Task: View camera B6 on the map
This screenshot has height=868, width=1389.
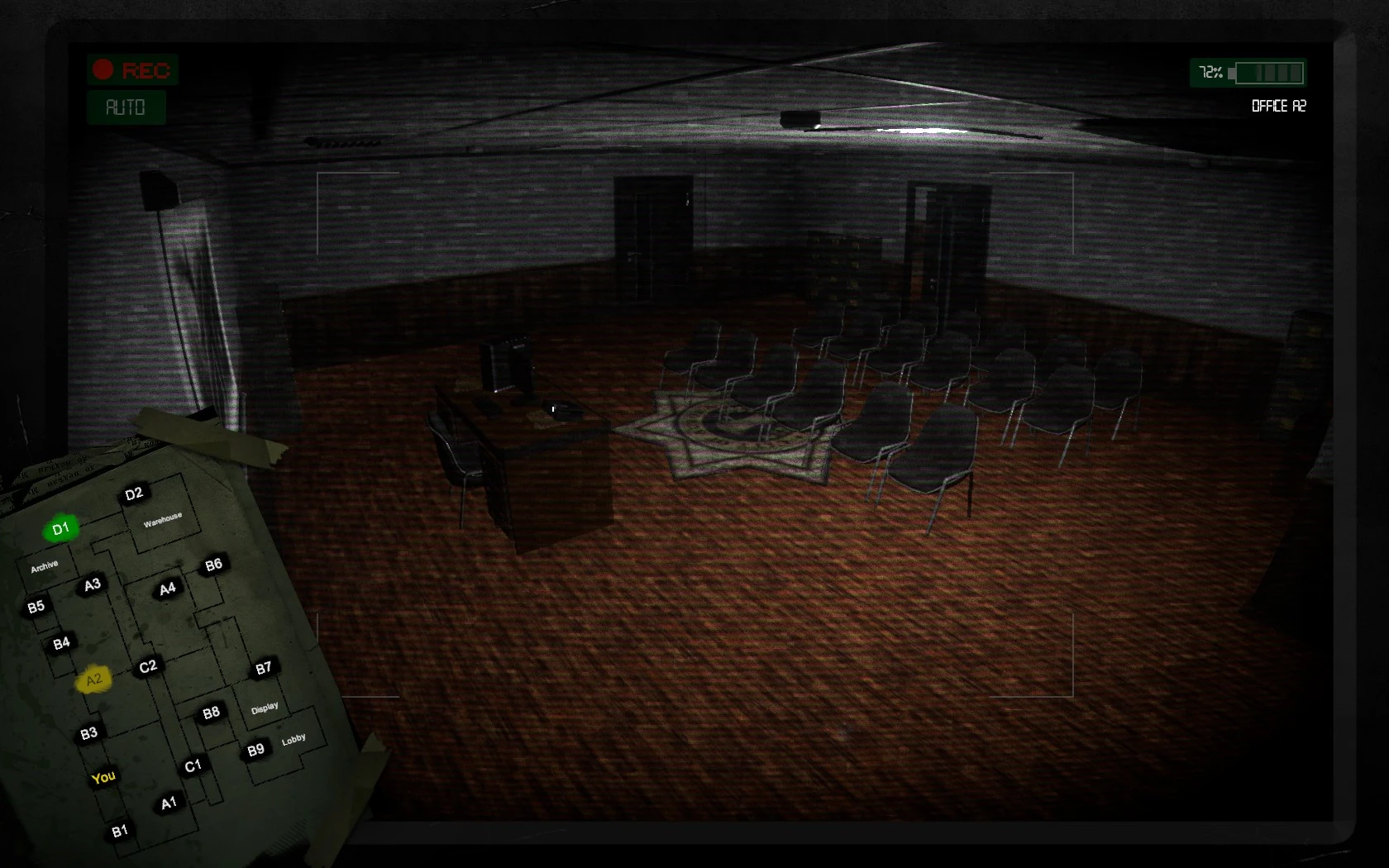Action: [x=213, y=565]
